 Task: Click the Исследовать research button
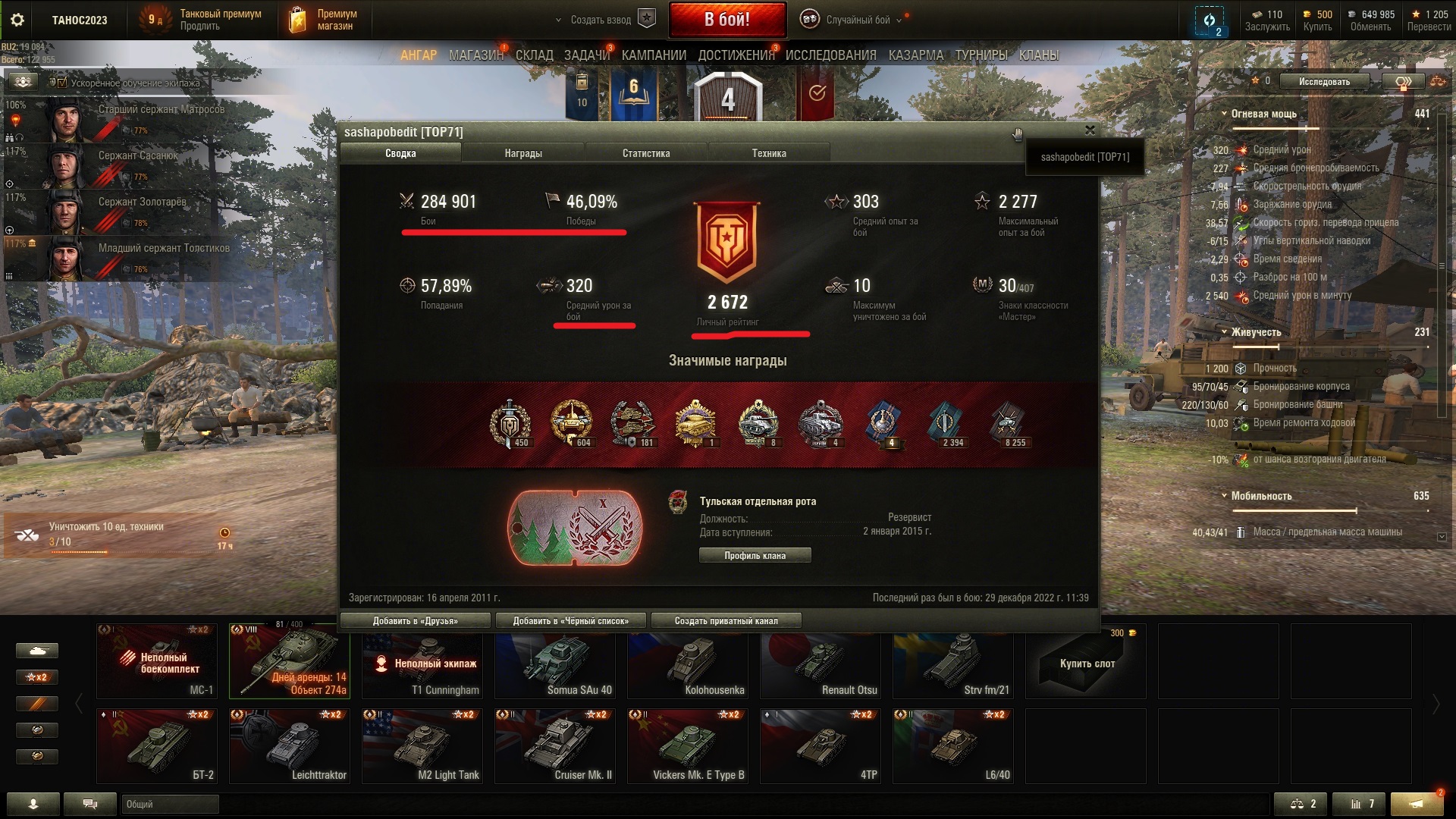[1324, 82]
